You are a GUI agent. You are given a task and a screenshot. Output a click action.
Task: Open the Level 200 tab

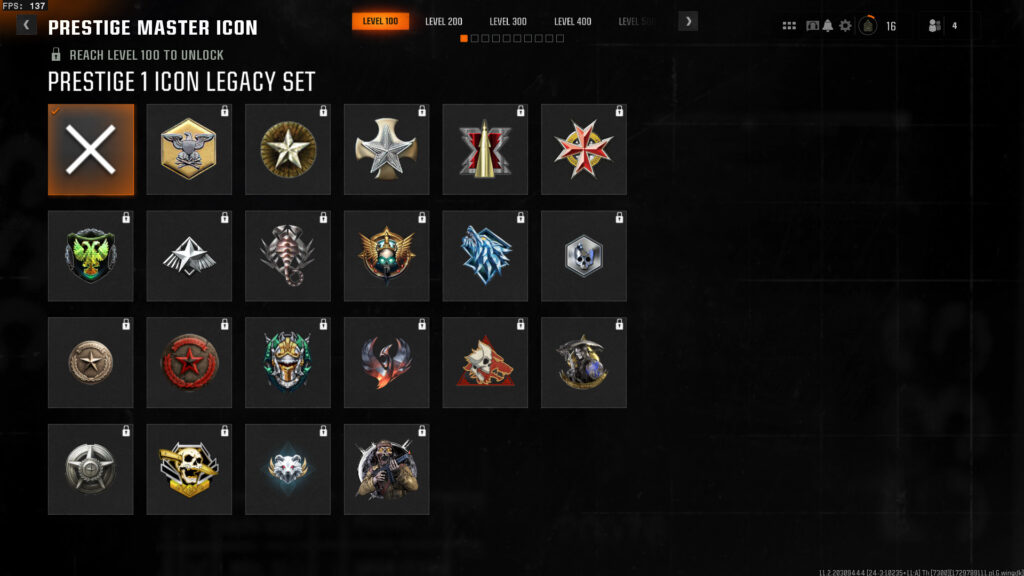(x=443, y=21)
